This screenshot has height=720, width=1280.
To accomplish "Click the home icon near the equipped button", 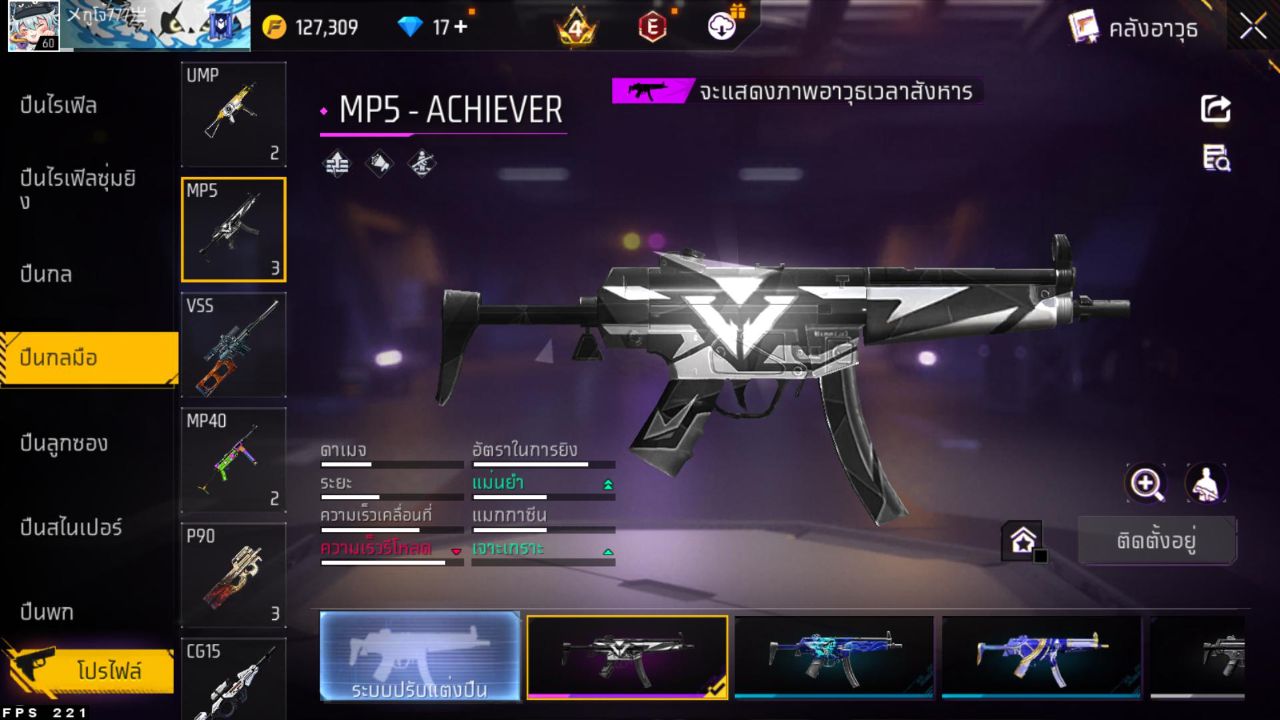I will click(x=1023, y=540).
